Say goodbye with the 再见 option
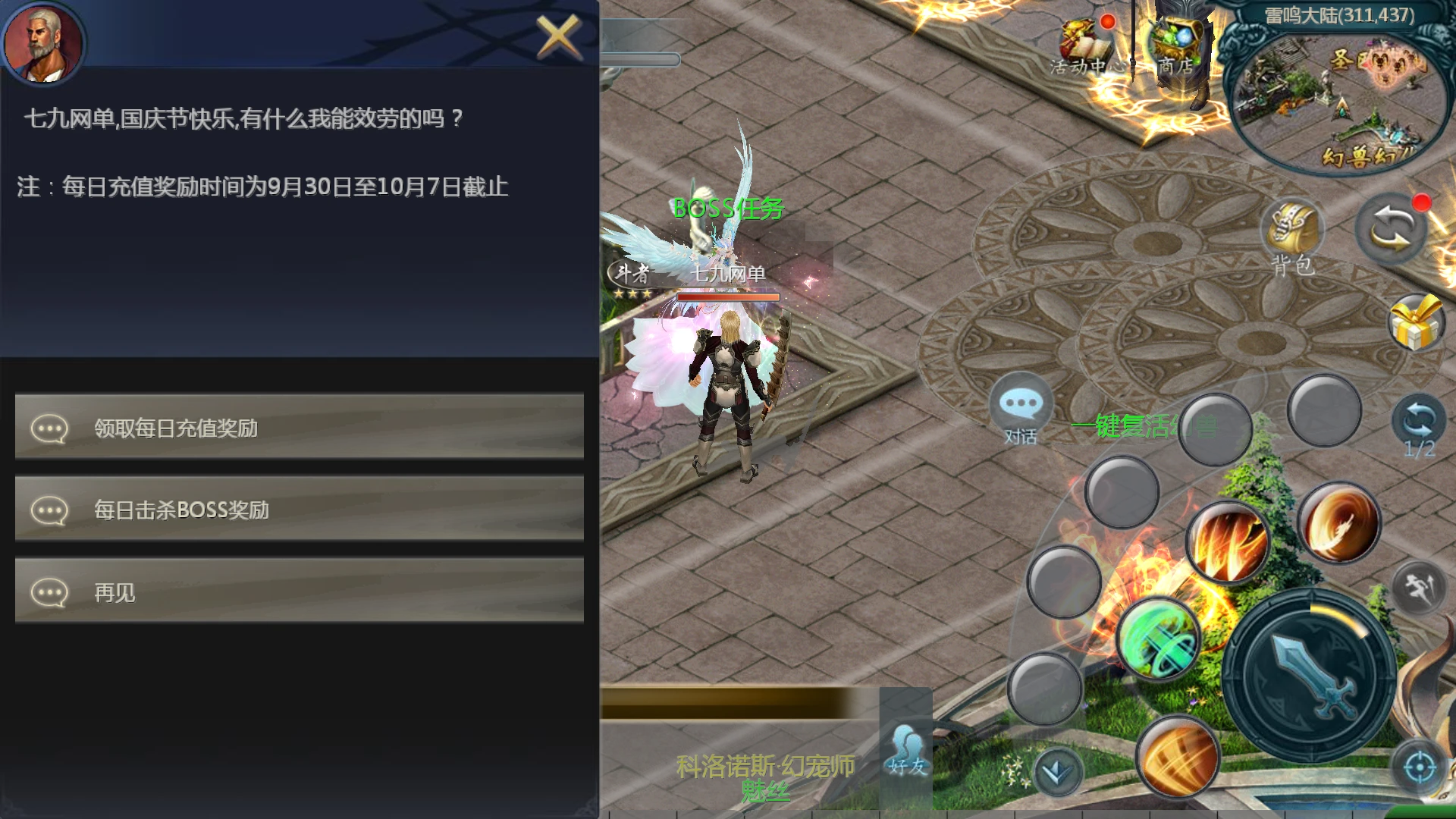The image size is (1456, 819). [300, 591]
